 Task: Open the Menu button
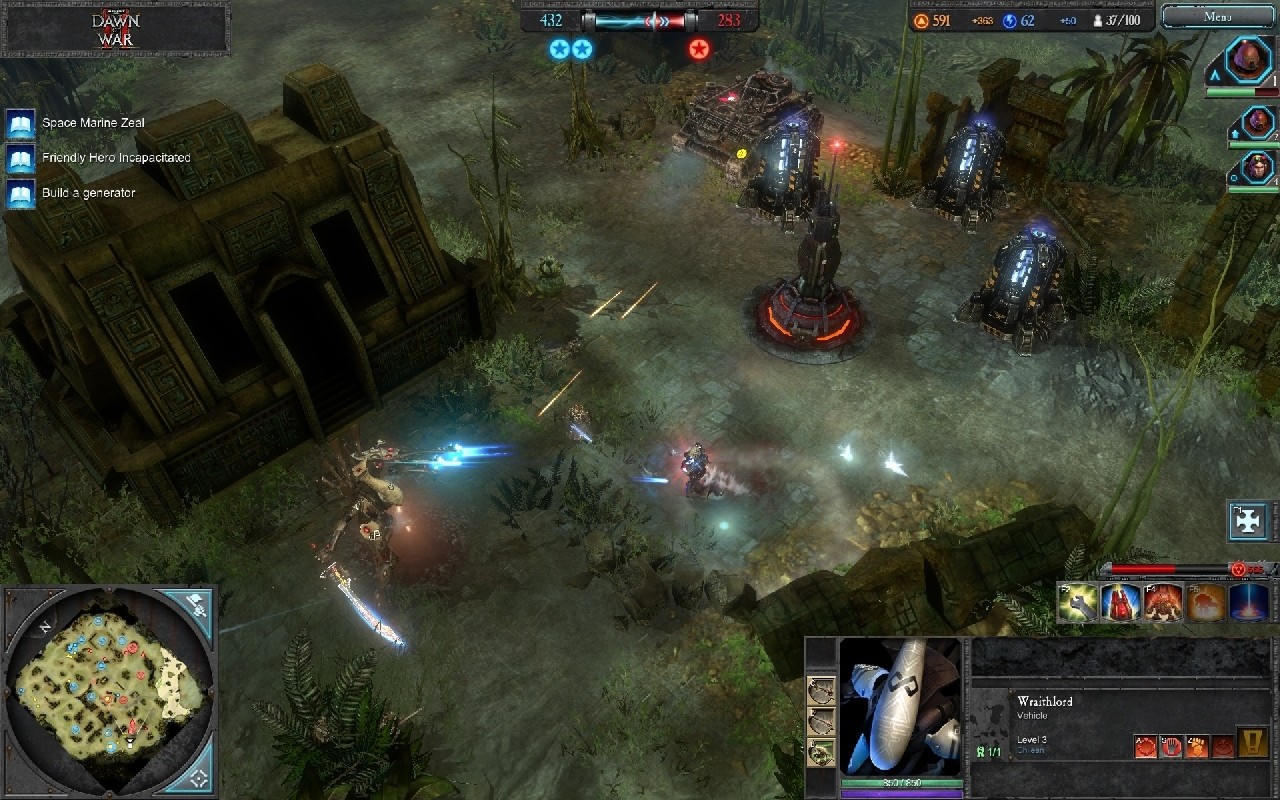1217,16
